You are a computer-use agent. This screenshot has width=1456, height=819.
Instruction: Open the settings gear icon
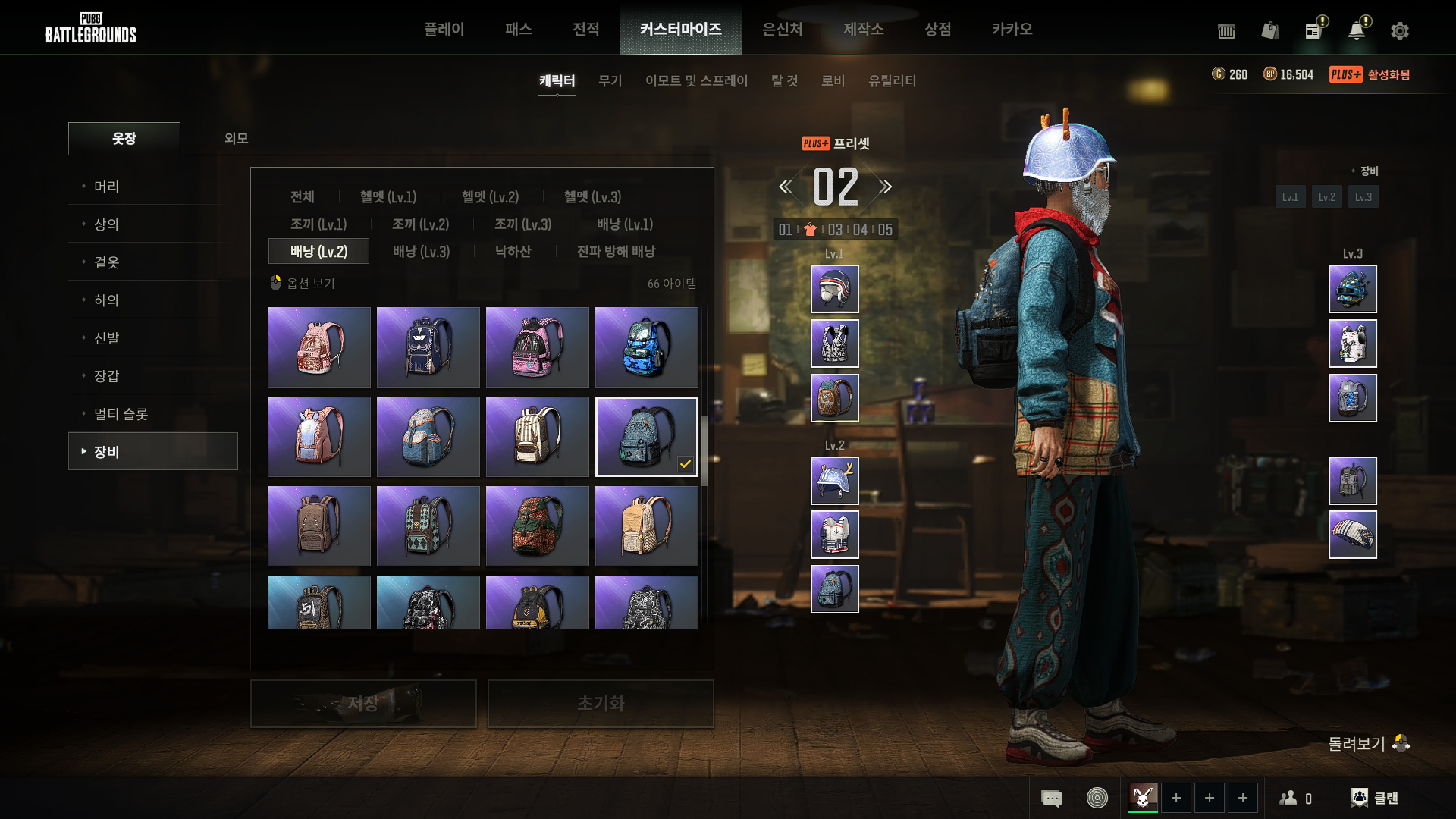[1399, 31]
